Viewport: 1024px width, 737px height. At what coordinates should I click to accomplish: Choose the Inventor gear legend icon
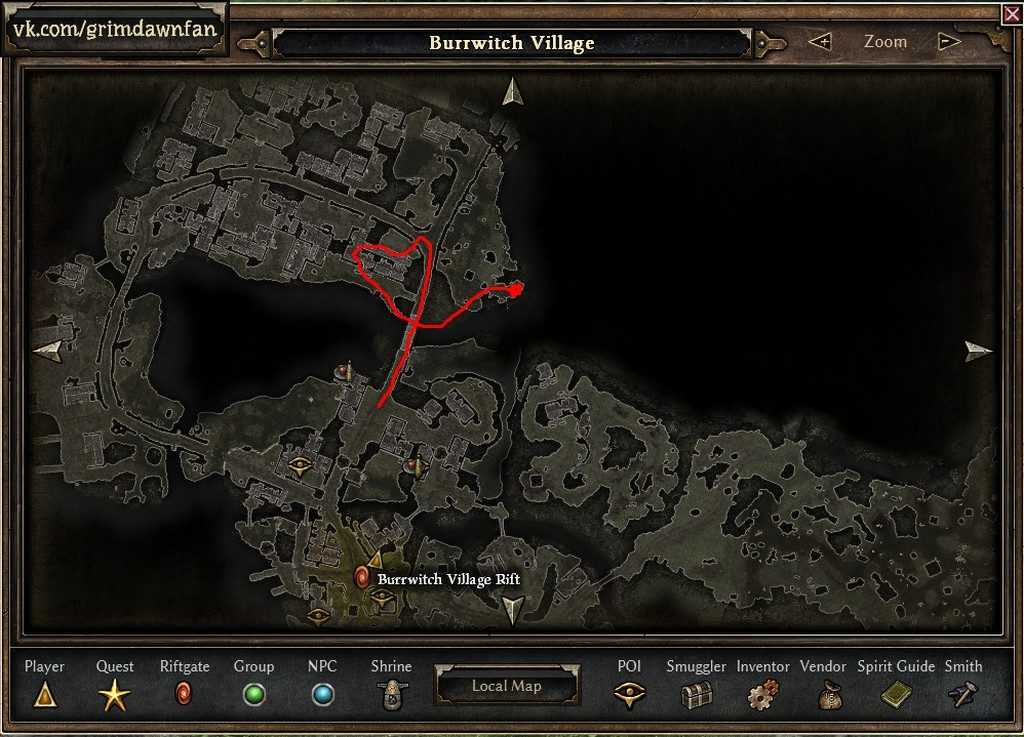tap(763, 695)
